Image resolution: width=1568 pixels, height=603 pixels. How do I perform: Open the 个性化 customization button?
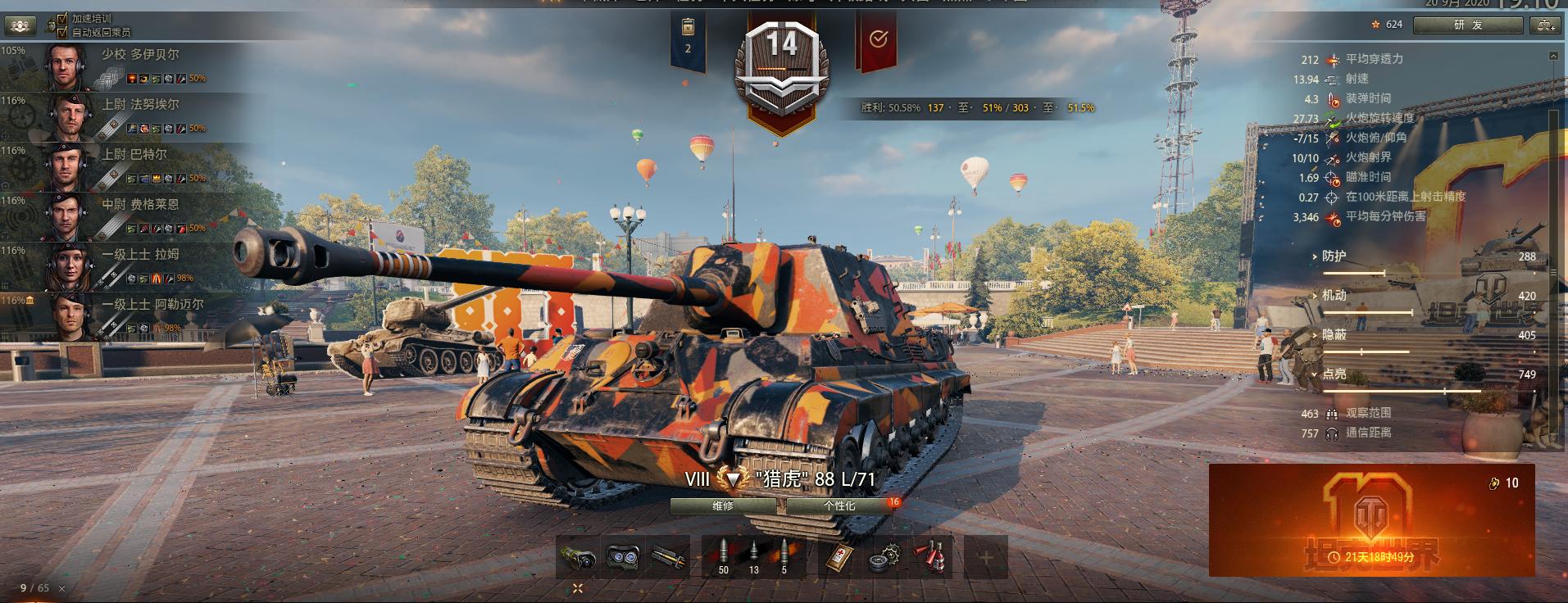point(839,506)
